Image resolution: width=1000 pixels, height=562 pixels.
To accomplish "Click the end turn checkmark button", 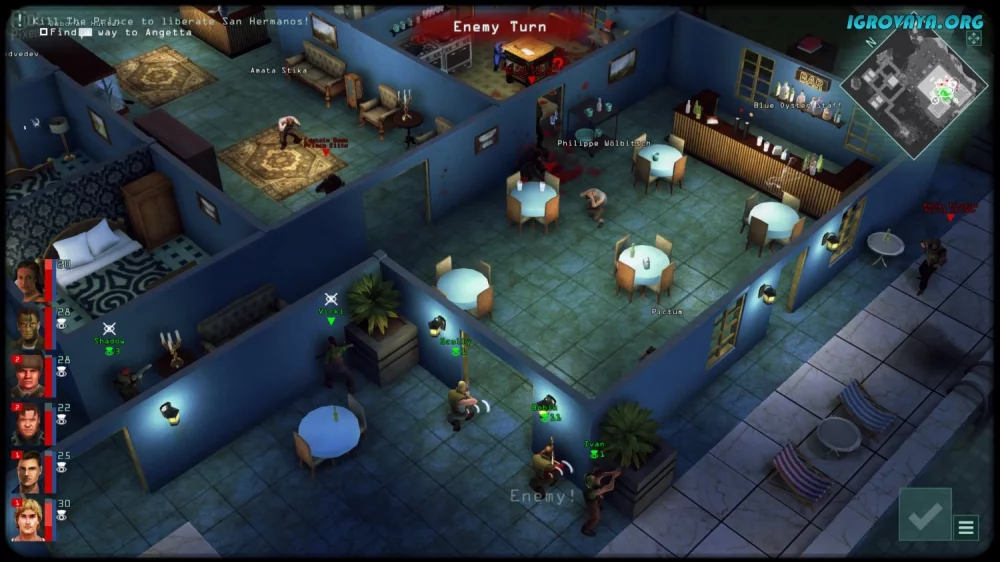I will tap(924, 514).
